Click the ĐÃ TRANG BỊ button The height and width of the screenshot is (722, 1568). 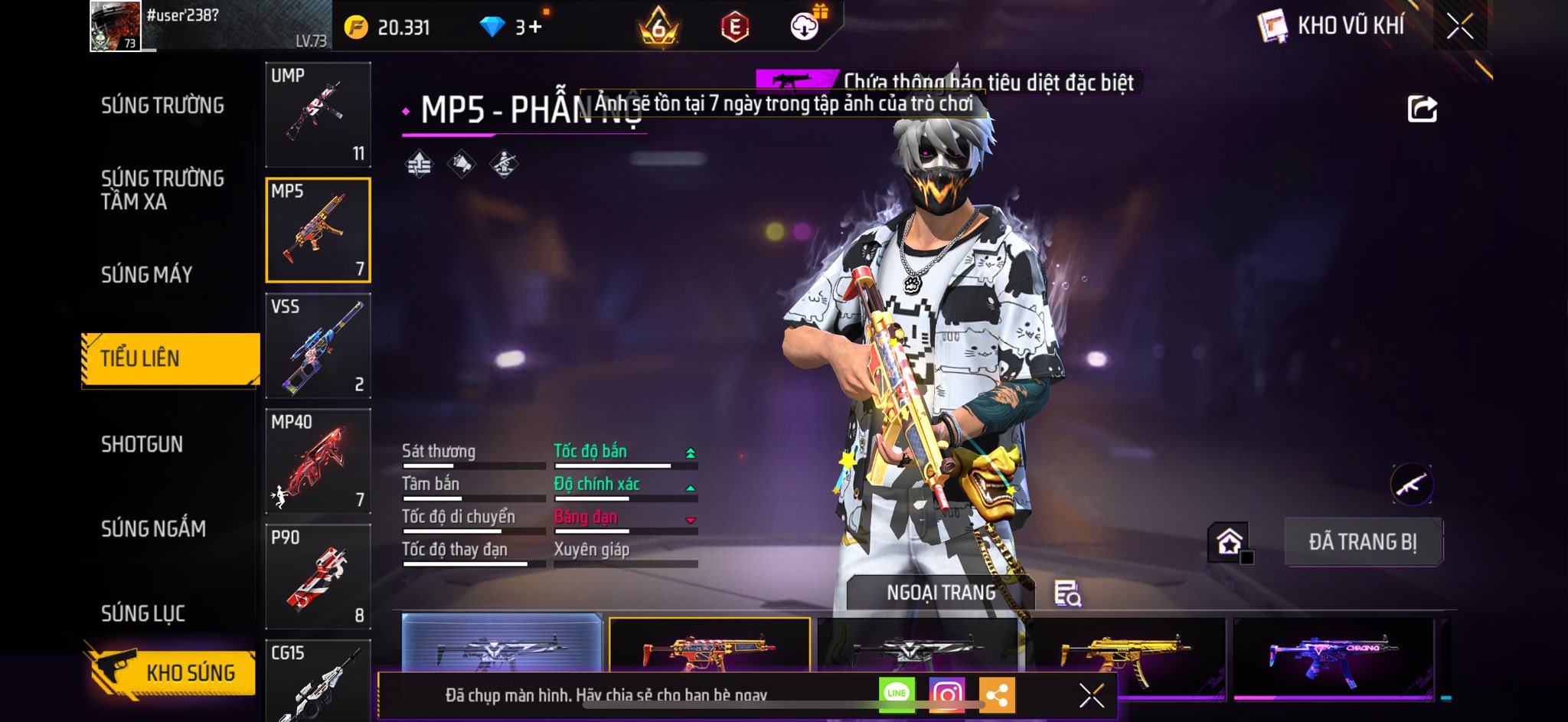point(1363,542)
